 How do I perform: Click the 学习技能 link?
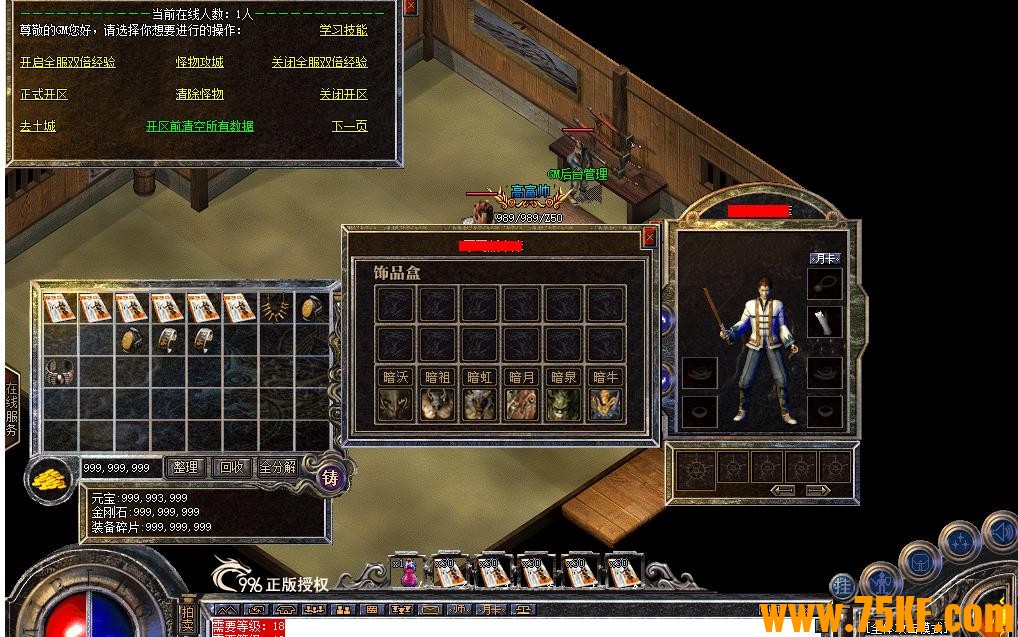click(343, 31)
